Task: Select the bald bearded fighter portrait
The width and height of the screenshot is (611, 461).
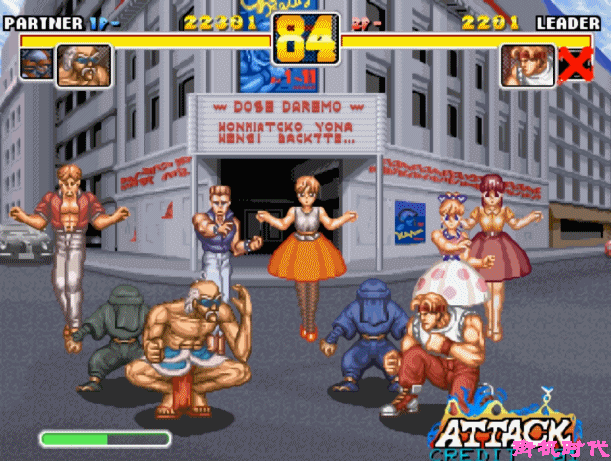Action: [x=84, y=65]
